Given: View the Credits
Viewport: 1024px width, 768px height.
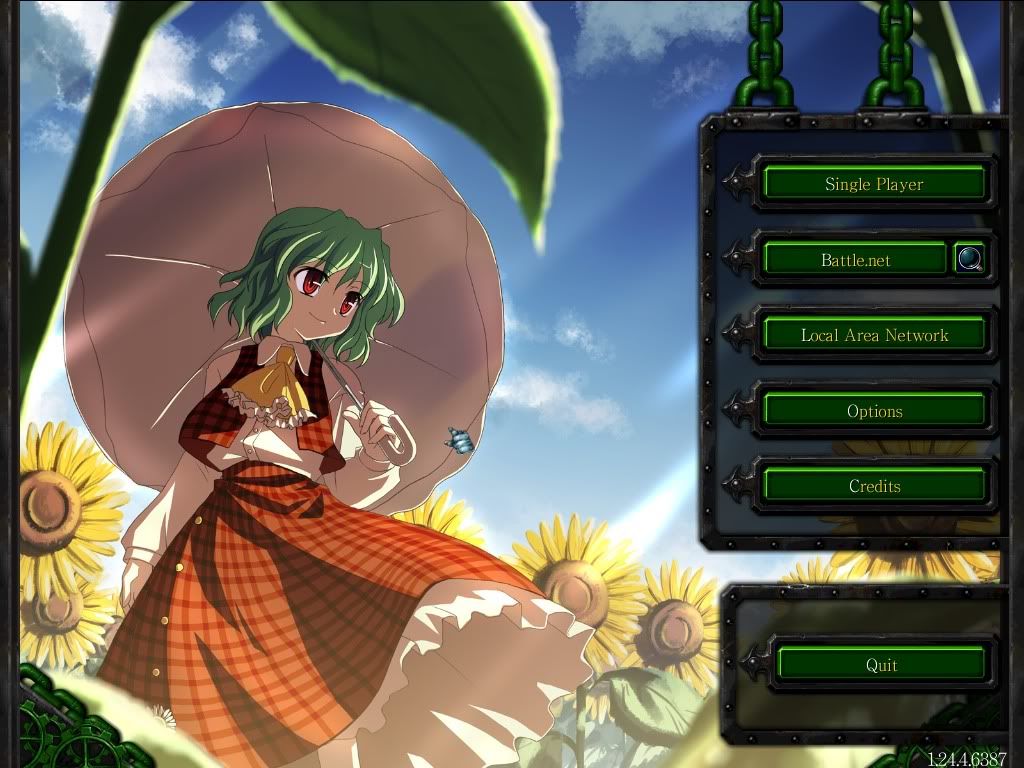Looking at the screenshot, I should pyautogui.click(x=874, y=486).
